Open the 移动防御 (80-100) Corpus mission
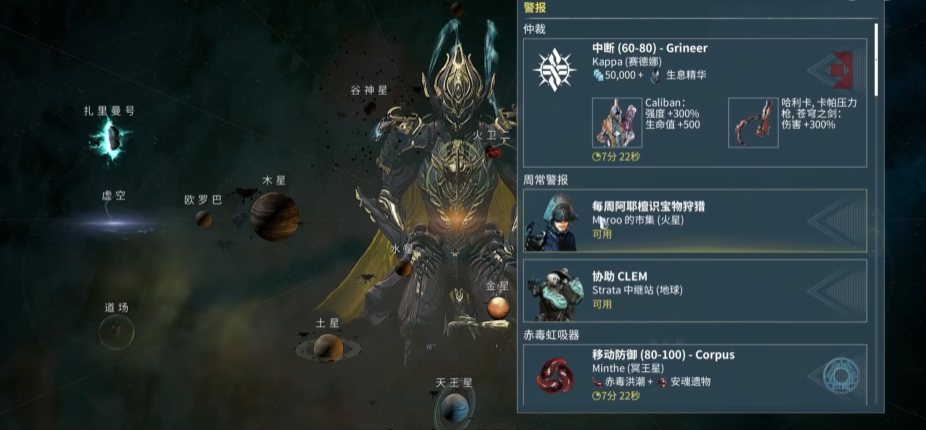Image resolution: width=926 pixels, height=430 pixels. click(694, 374)
